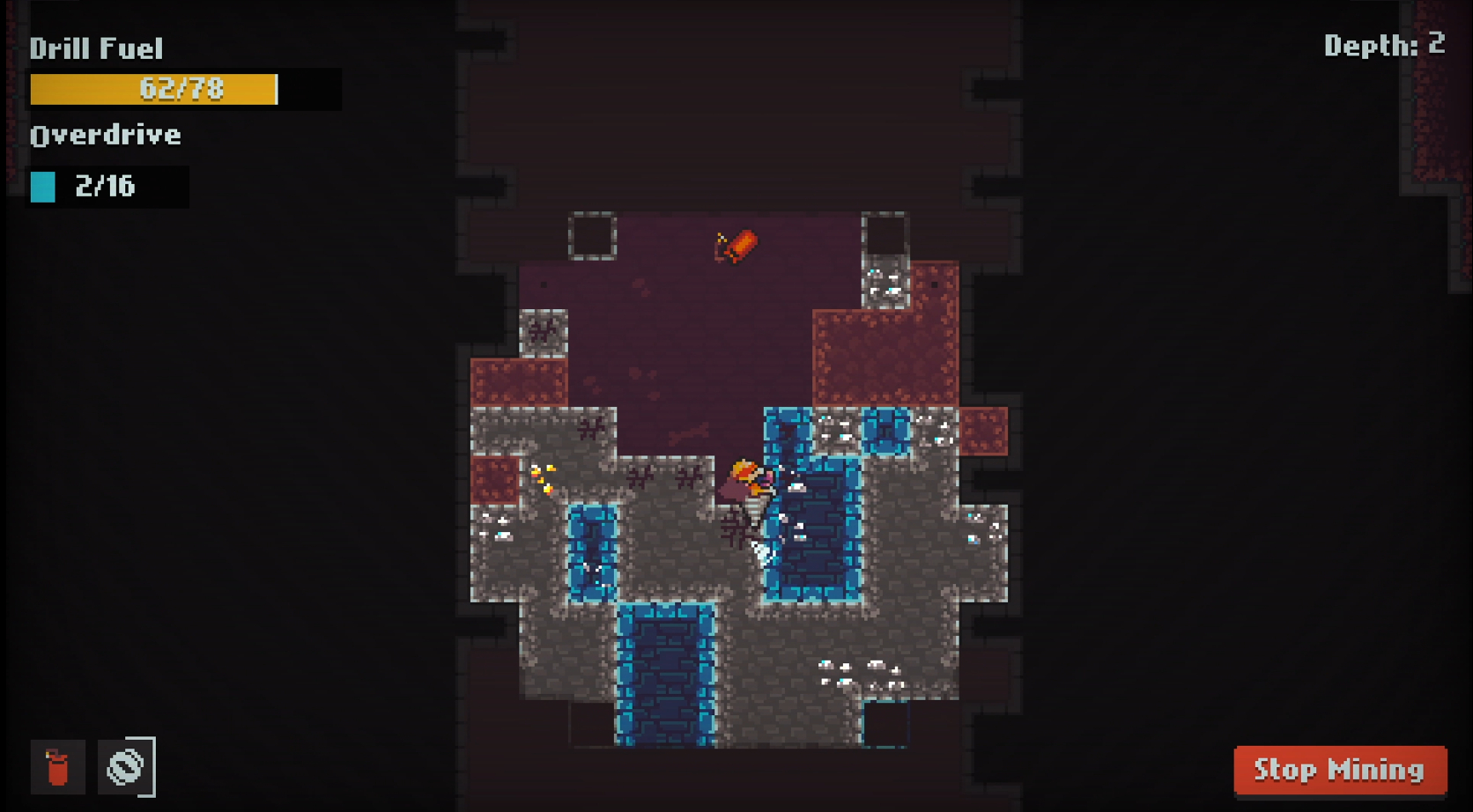Click the Stop Mining button
The image size is (1473, 812).
click(1339, 770)
